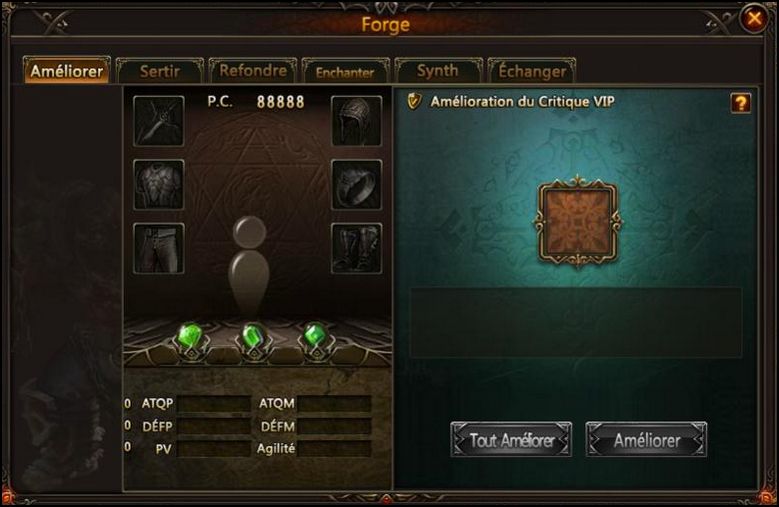Viewport: 779px width, 507px height.
Task: Close the Forge window
Action: (754, 20)
